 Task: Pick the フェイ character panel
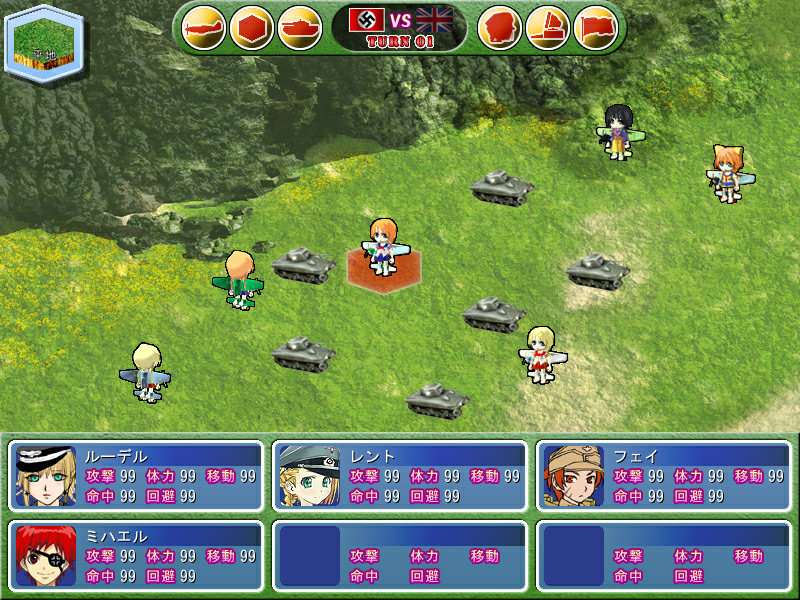(664, 476)
